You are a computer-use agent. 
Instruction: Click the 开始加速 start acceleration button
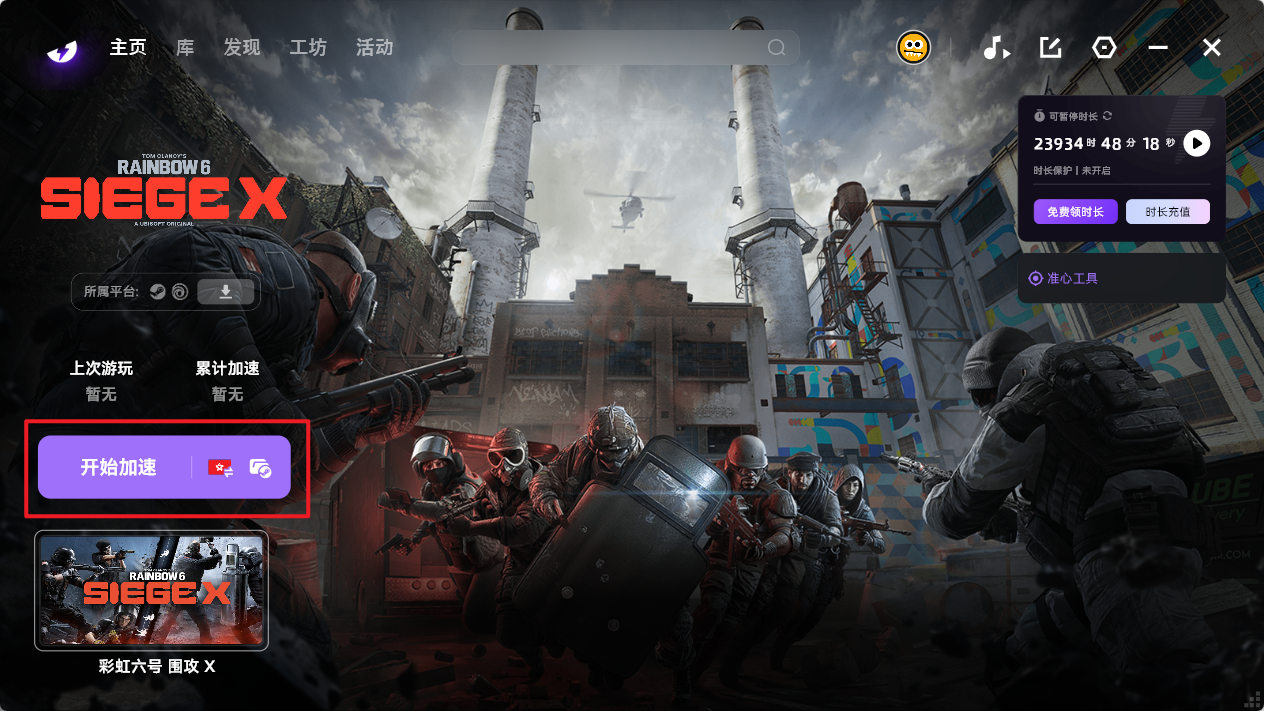click(x=118, y=467)
